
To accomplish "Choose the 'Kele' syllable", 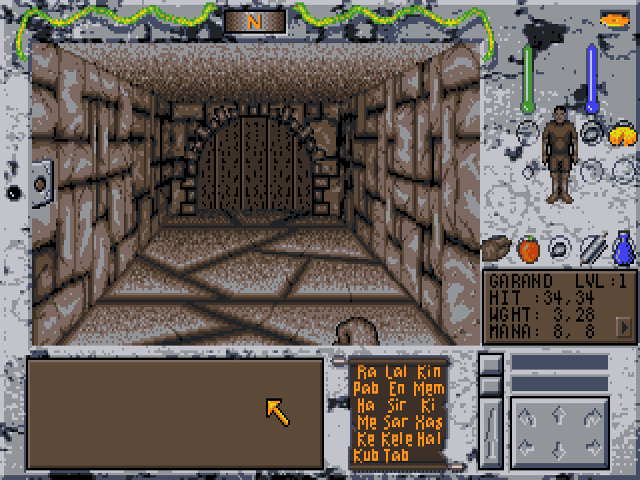I will [x=398, y=439].
